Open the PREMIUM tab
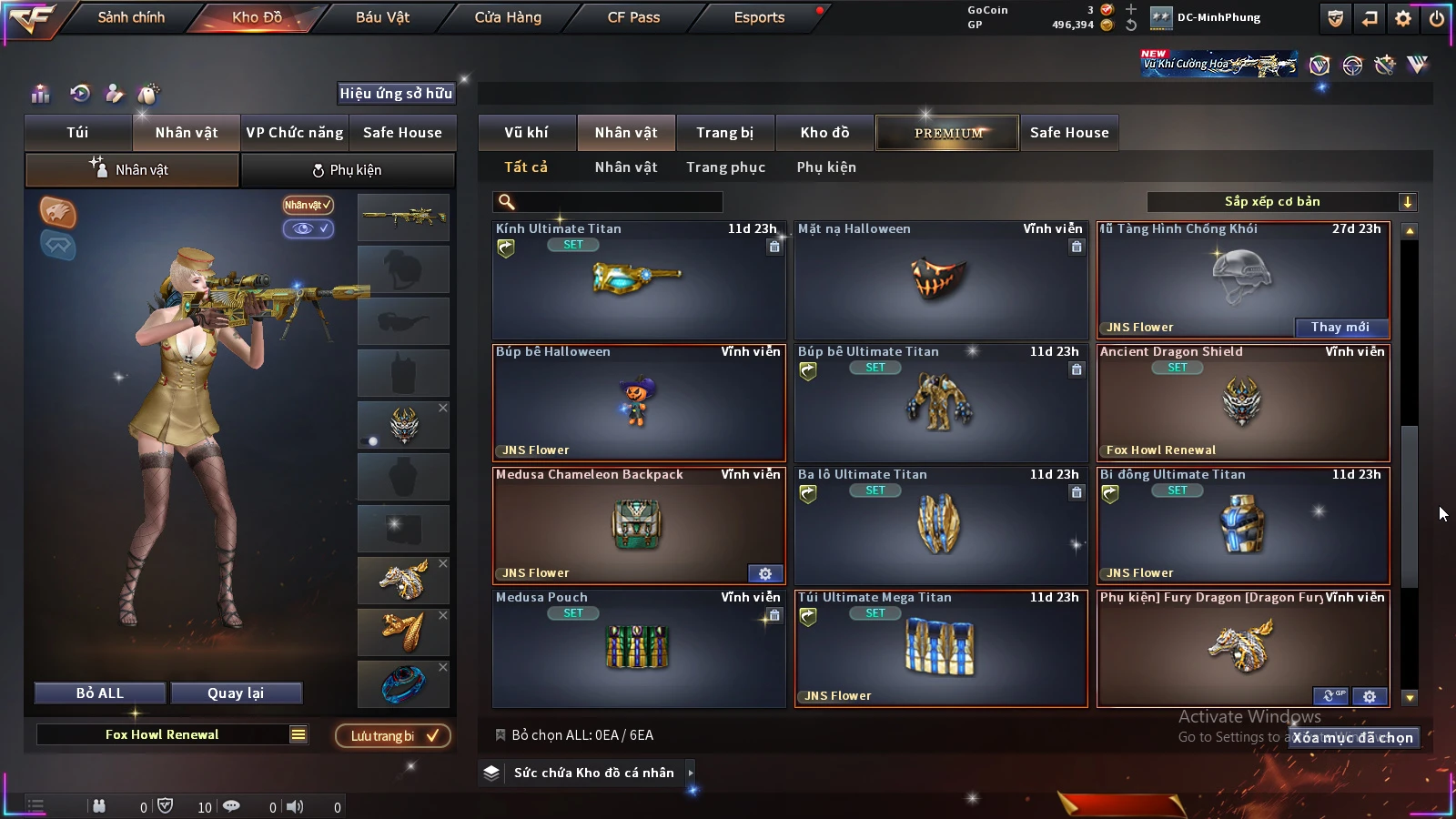 [948, 133]
